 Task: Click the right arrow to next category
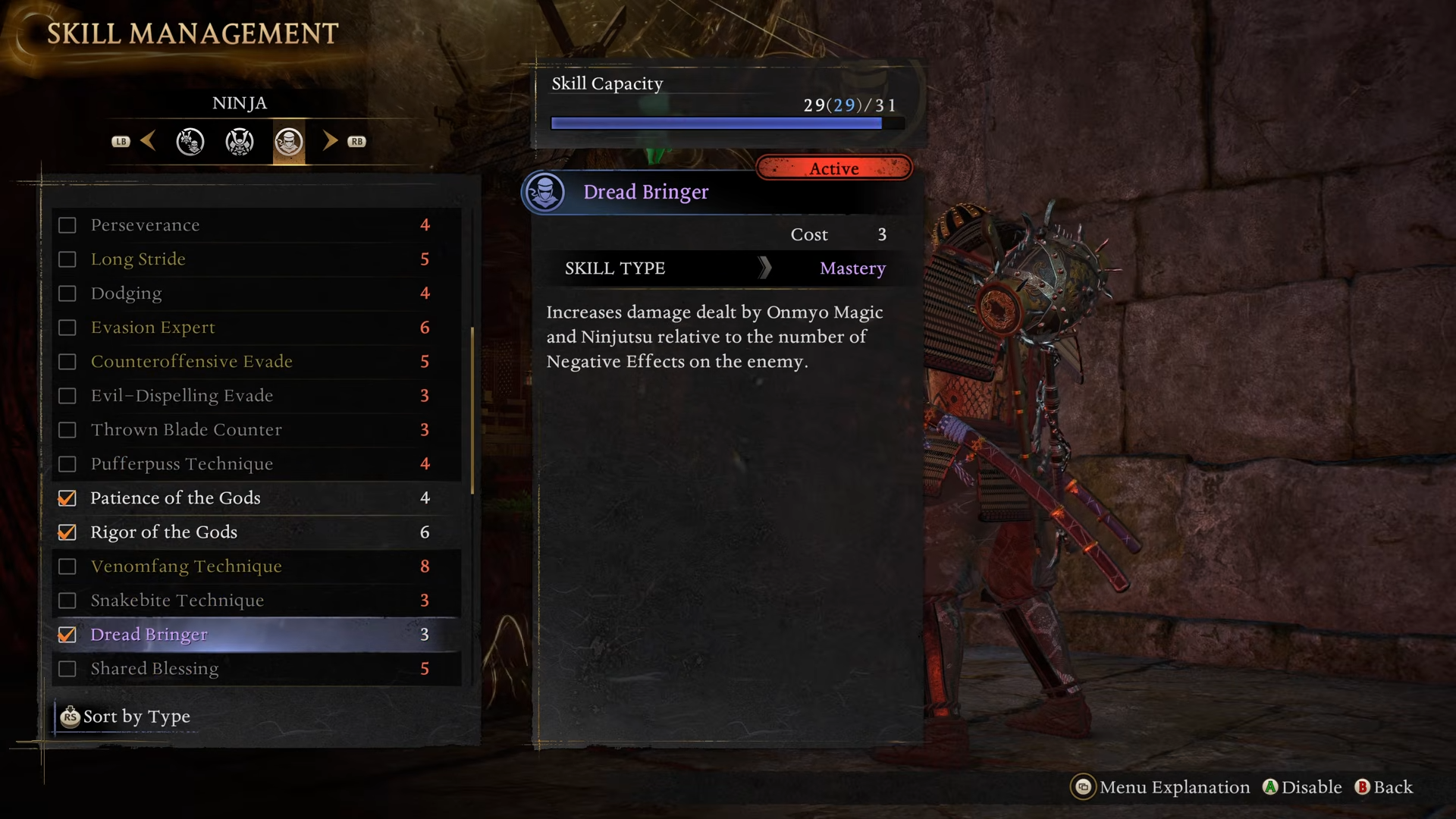coord(330,141)
